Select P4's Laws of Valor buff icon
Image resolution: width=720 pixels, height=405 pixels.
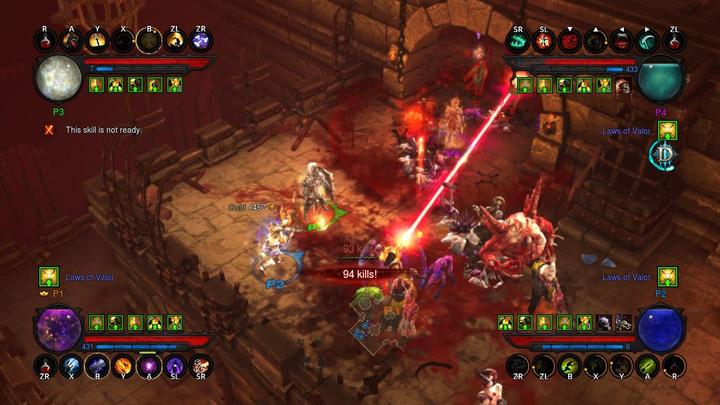(x=667, y=130)
